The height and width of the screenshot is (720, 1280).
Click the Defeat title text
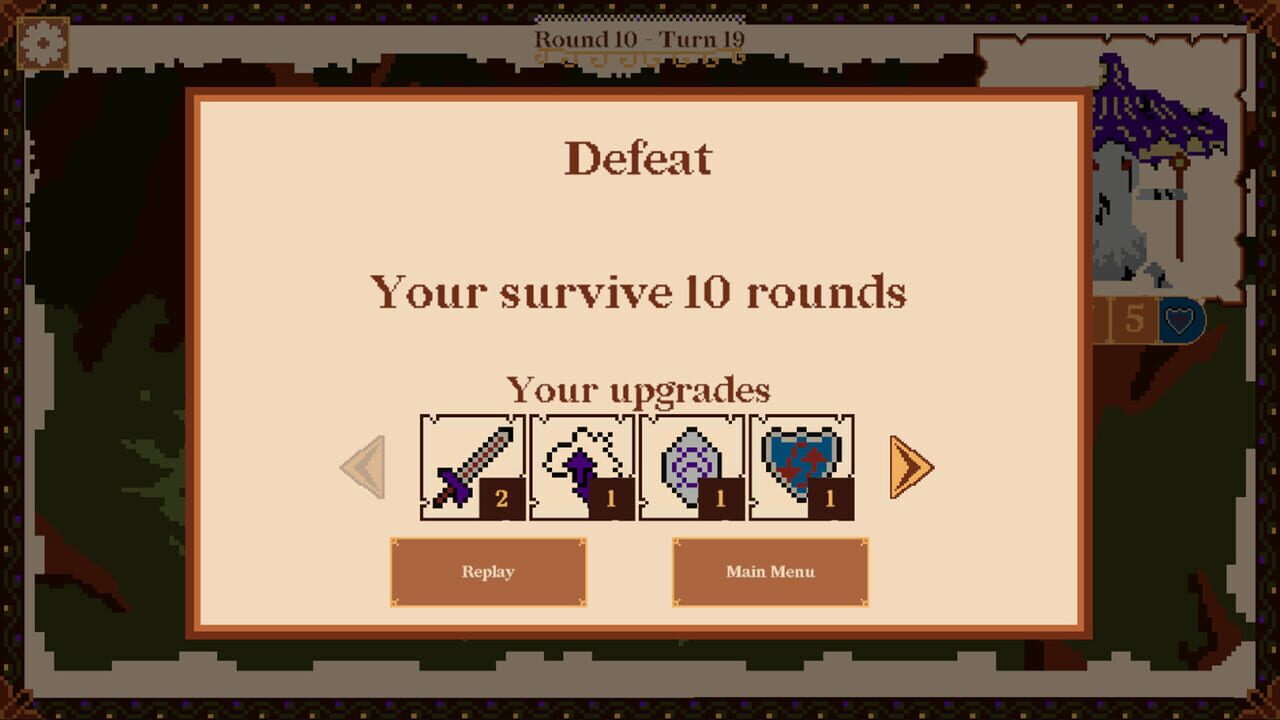[639, 154]
